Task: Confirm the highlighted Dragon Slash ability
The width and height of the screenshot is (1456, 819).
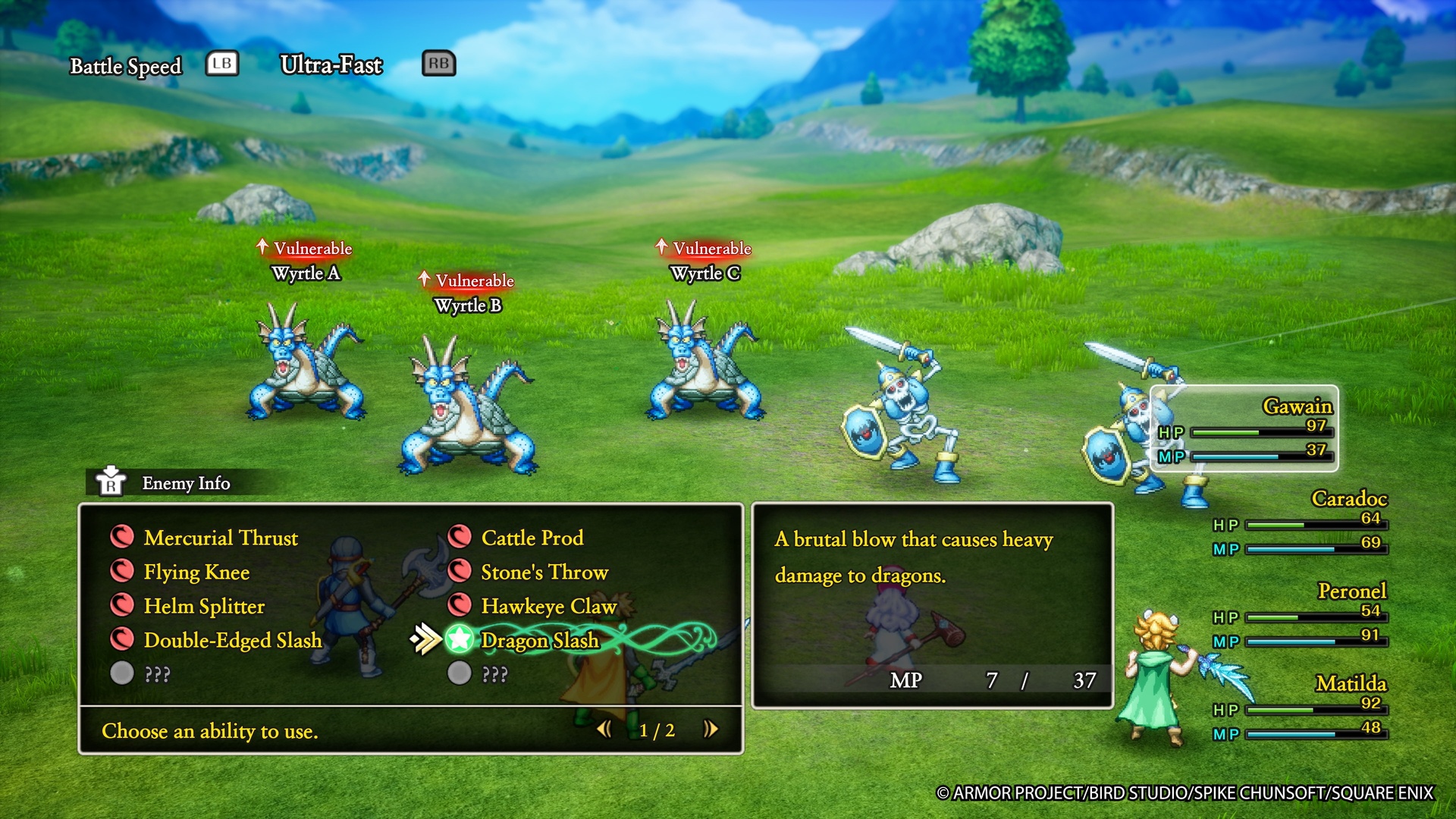Action: tap(539, 640)
